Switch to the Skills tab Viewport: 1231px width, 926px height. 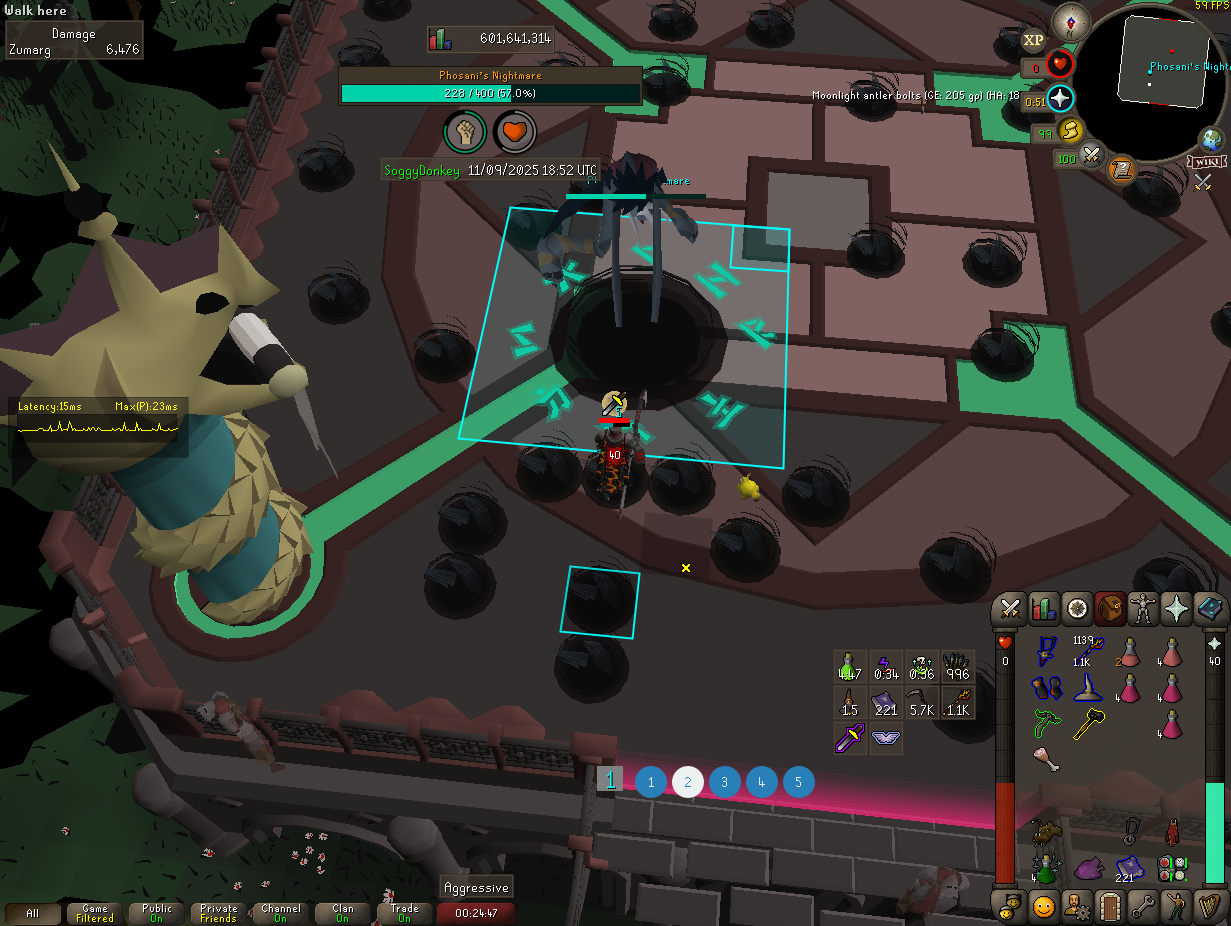(1043, 608)
